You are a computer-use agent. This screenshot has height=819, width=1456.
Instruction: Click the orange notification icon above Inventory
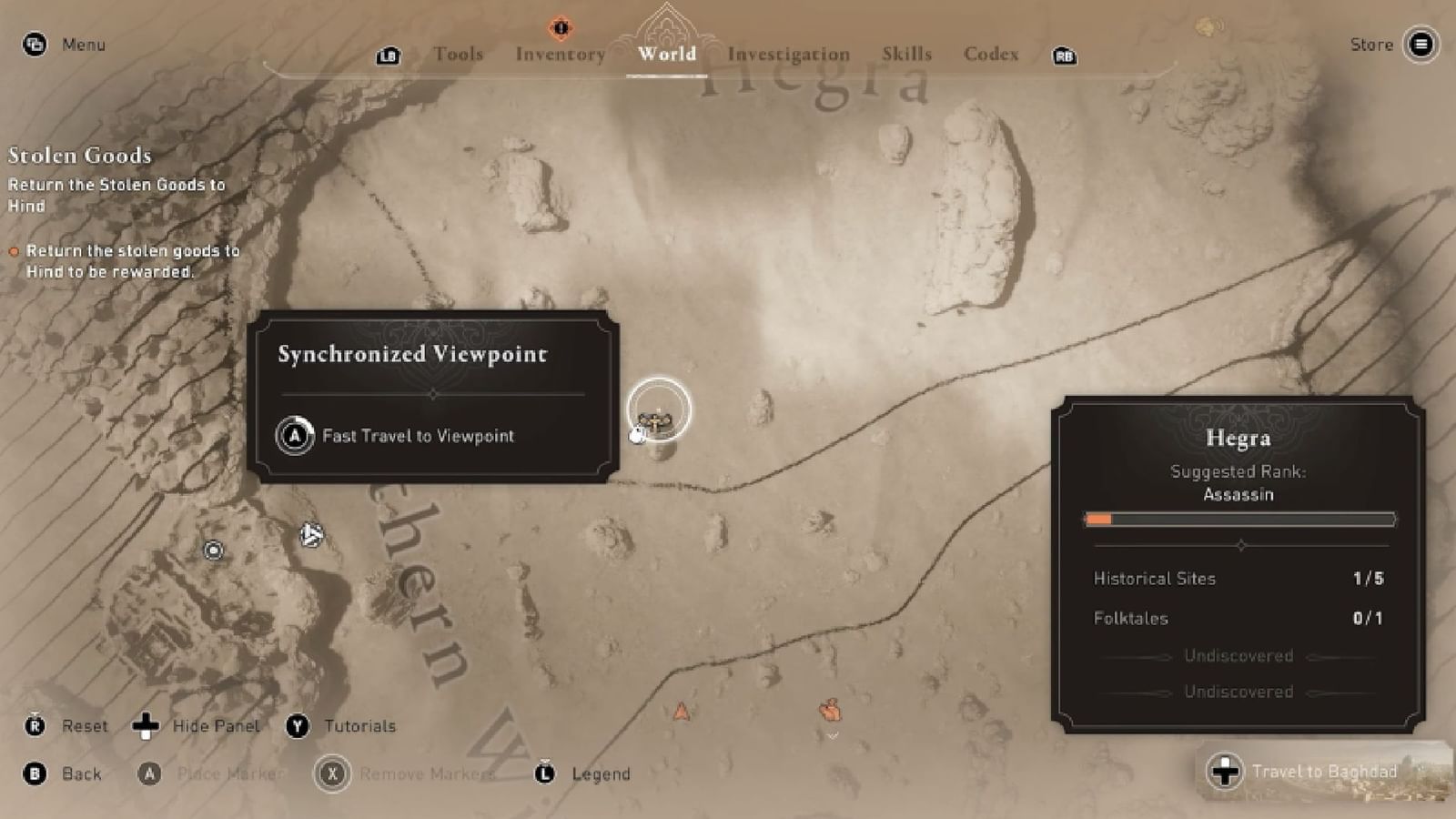tap(561, 27)
